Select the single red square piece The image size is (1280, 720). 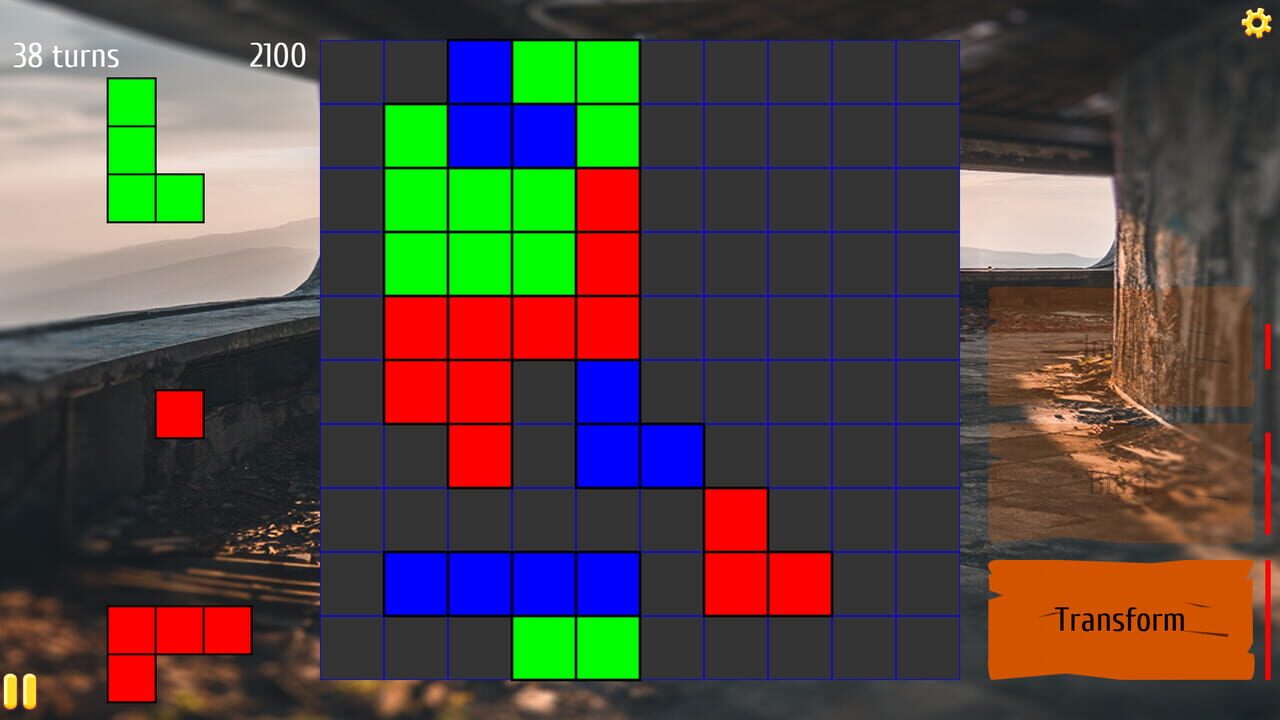click(181, 413)
